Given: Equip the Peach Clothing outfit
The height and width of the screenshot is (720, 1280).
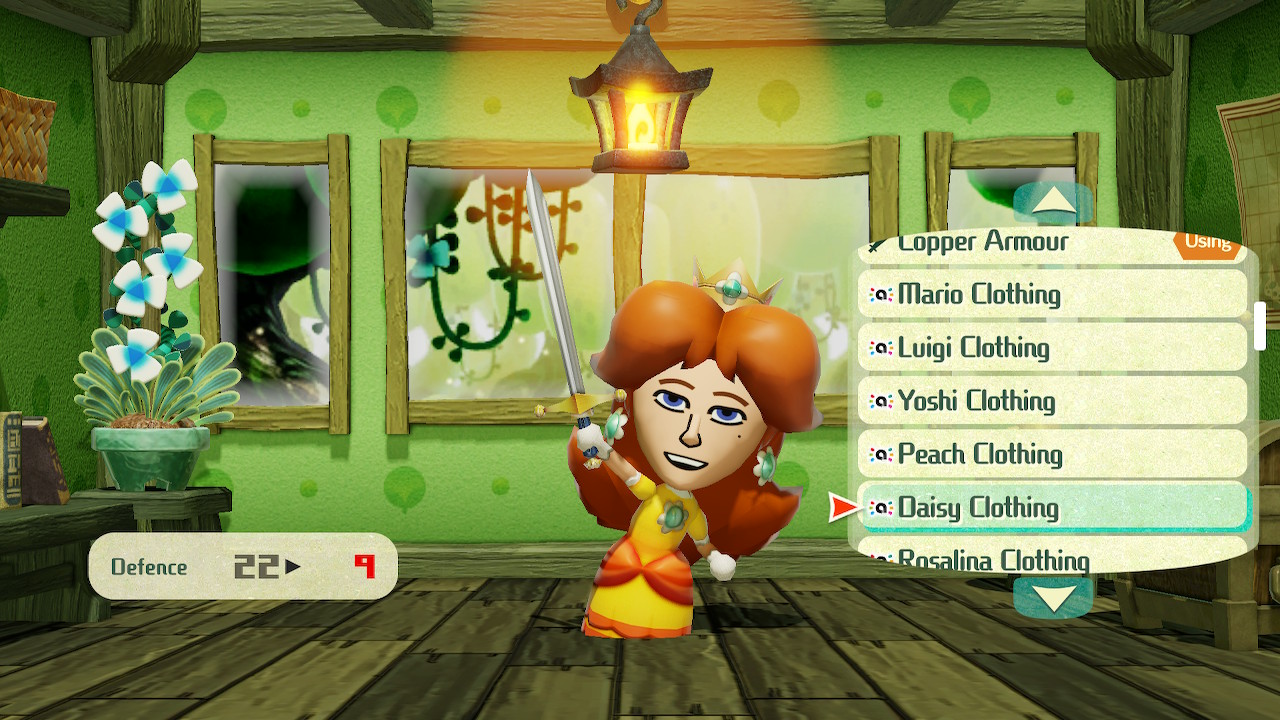Looking at the screenshot, I should 1052,454.
